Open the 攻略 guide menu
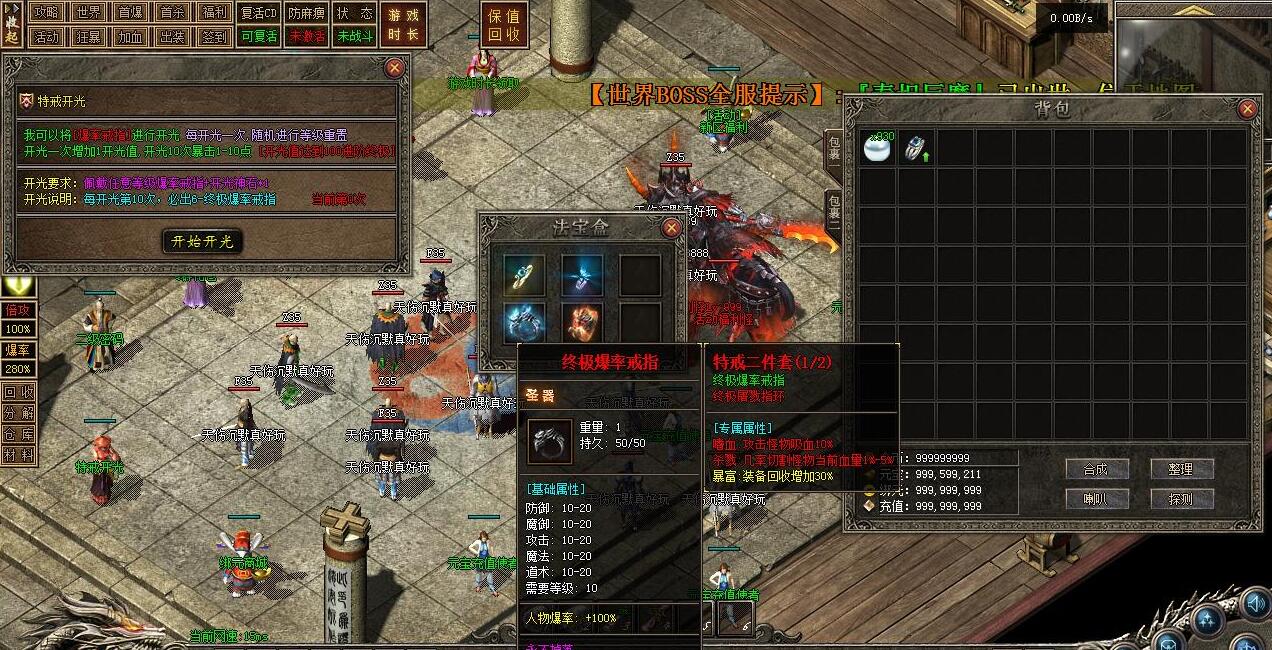1272x650 pixels. click(x=46, y=13)
